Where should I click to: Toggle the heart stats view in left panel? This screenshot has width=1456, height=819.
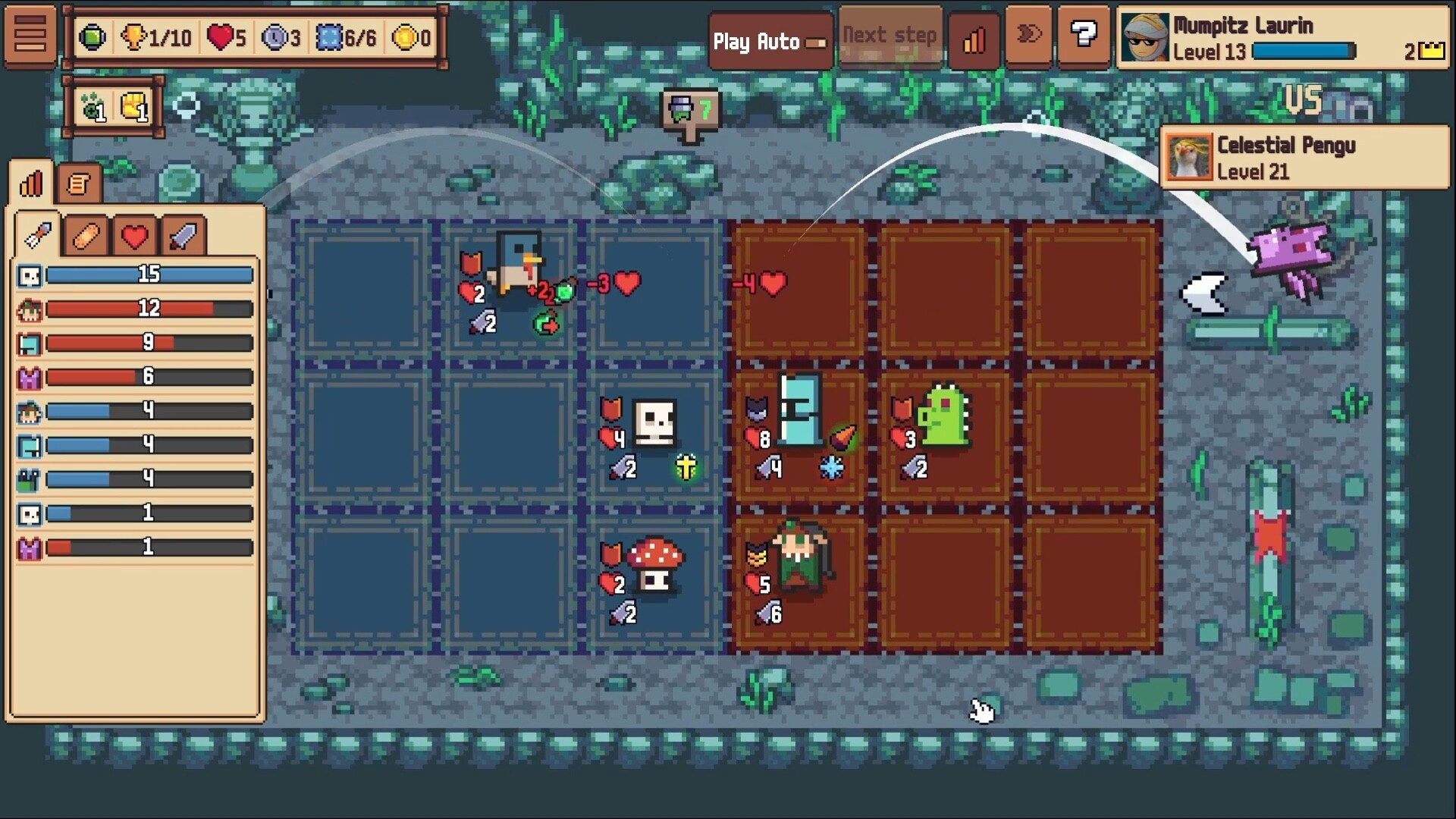tap(133, 235)
